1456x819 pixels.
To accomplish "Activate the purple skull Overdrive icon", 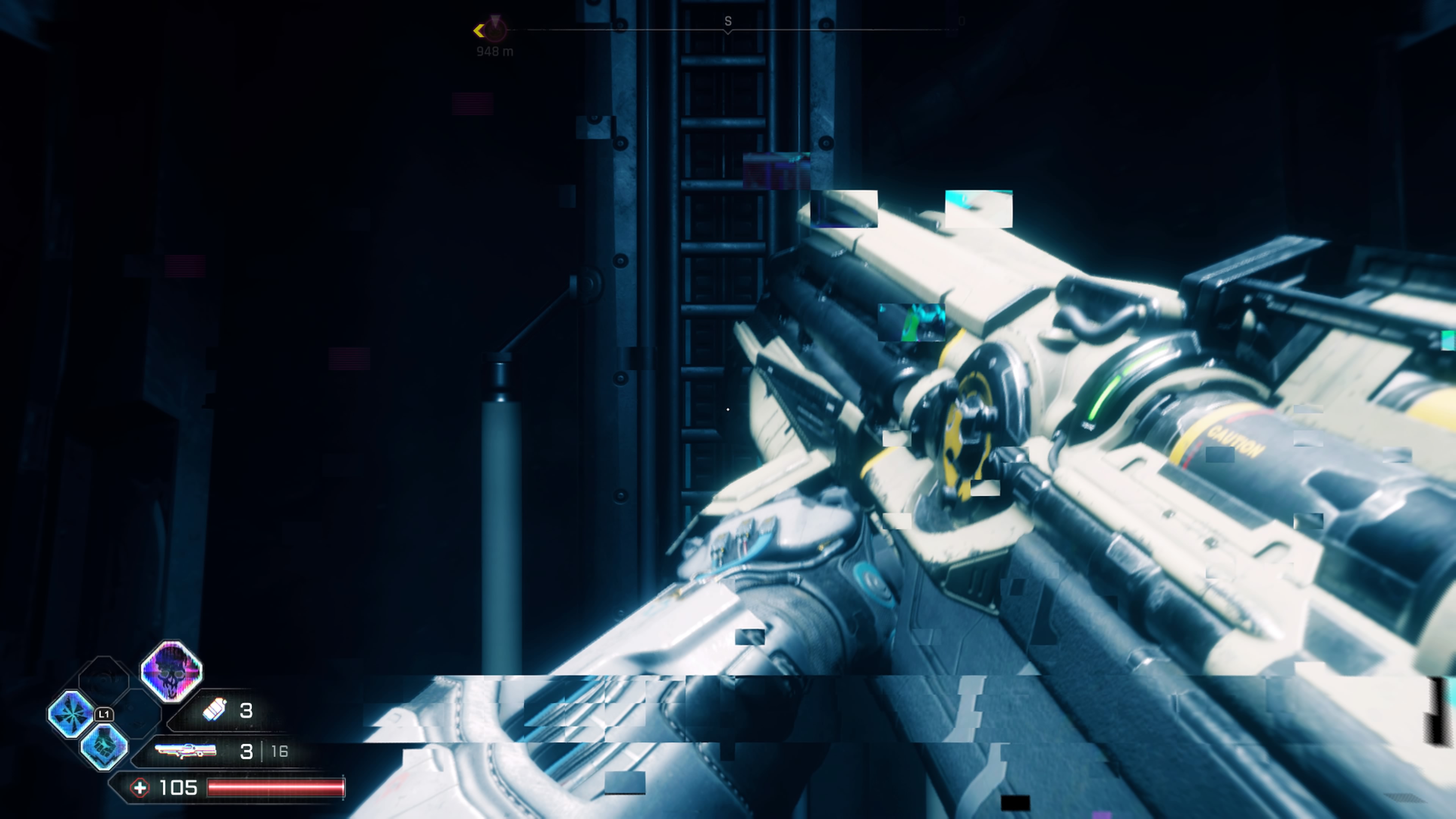I will click(x=171, y=672).
